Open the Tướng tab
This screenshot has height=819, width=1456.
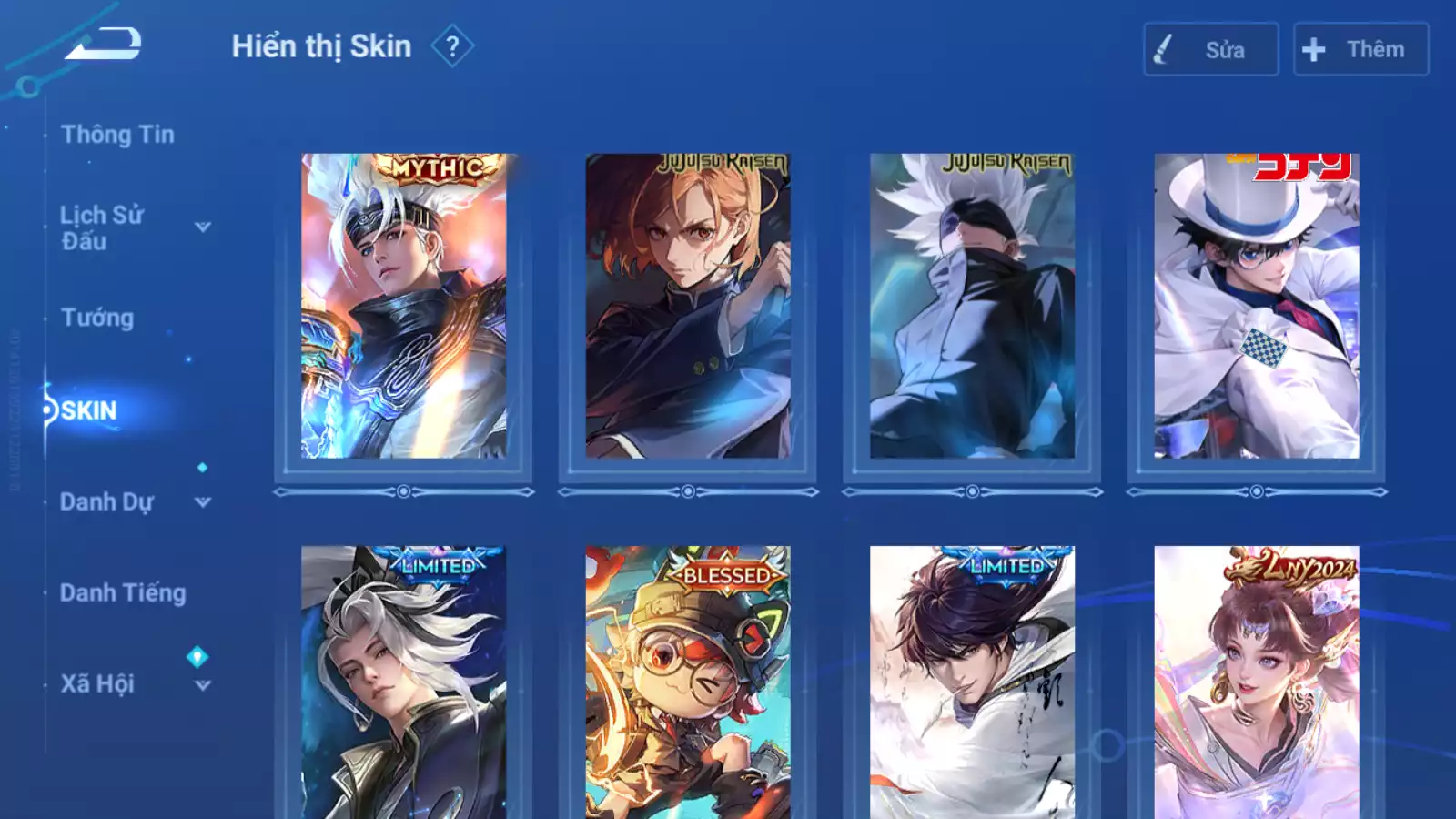pyautogui.click(x=97, y=318)
